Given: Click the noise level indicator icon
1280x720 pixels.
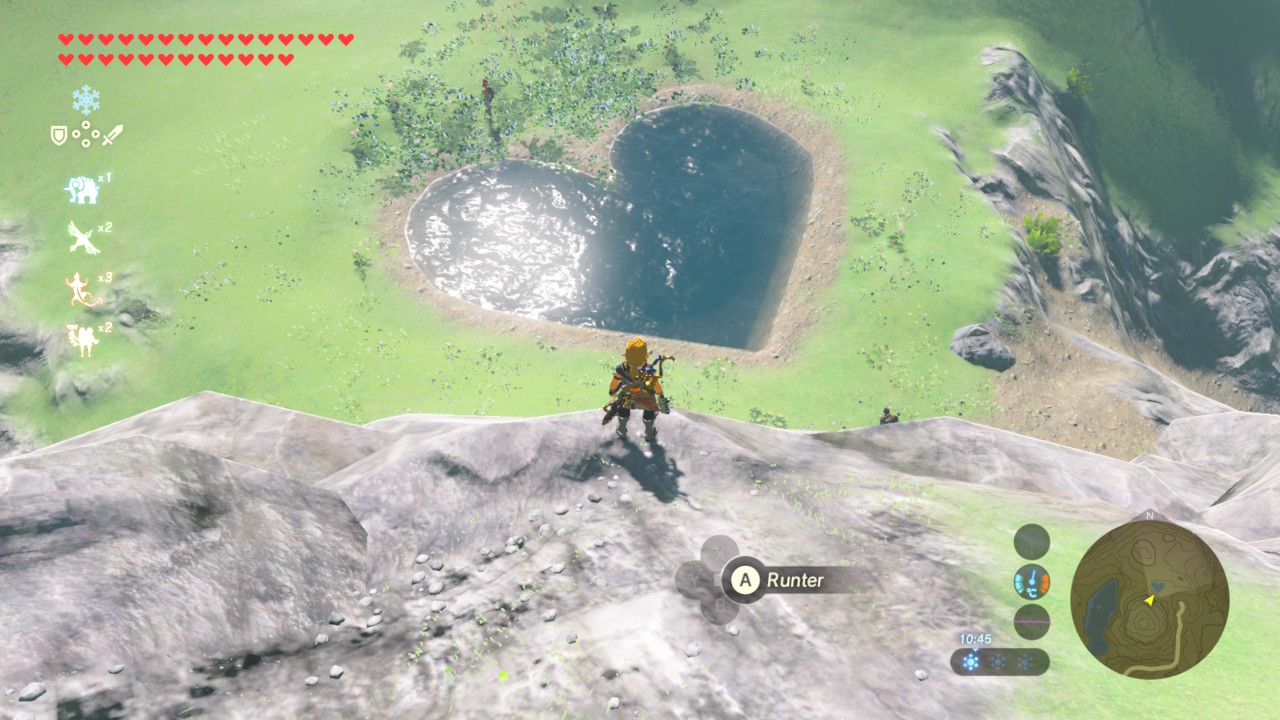Looking at the screenshot, I should 1032,622.
